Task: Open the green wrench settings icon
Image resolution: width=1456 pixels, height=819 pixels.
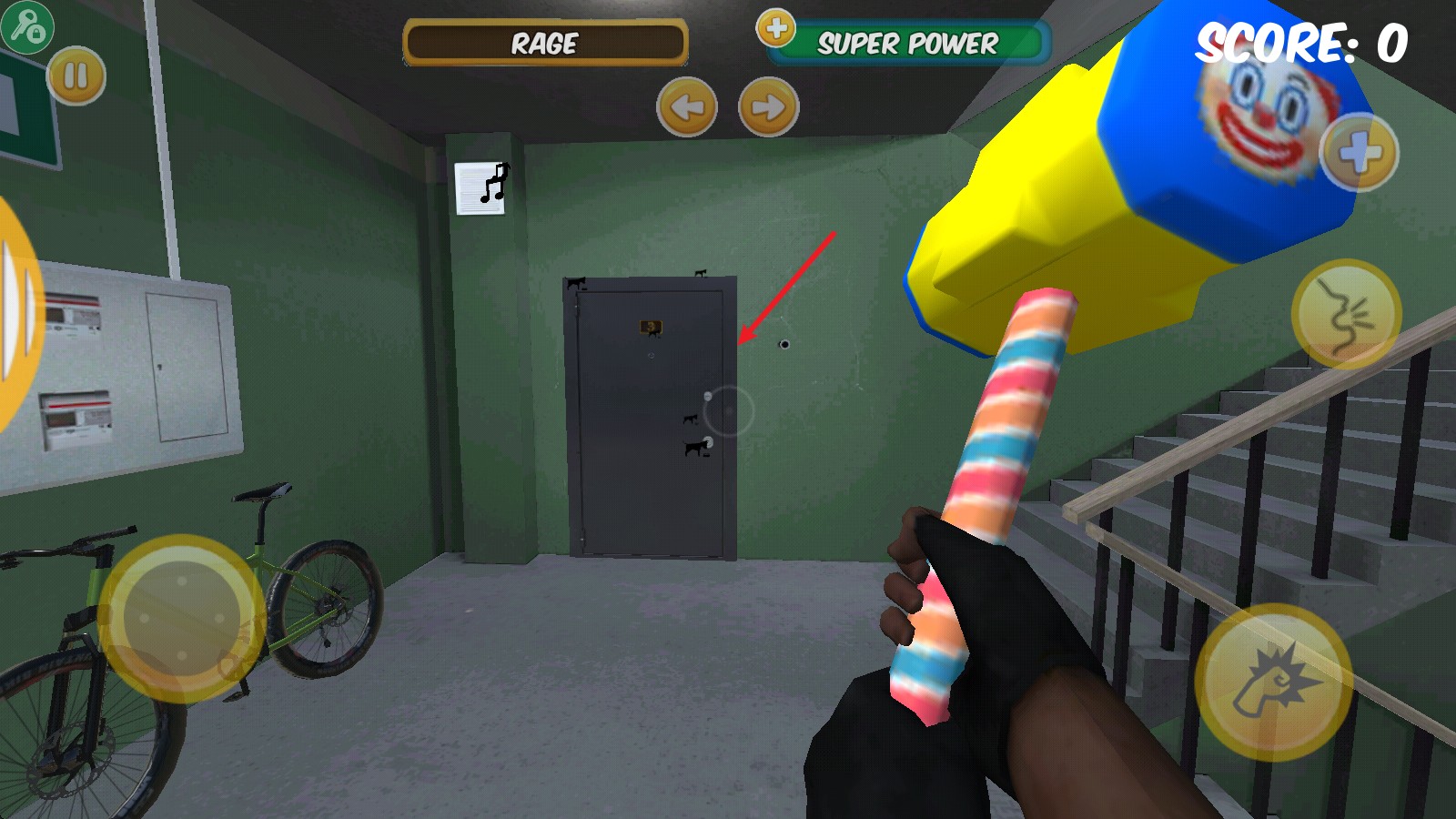Action: click(25, 25)
